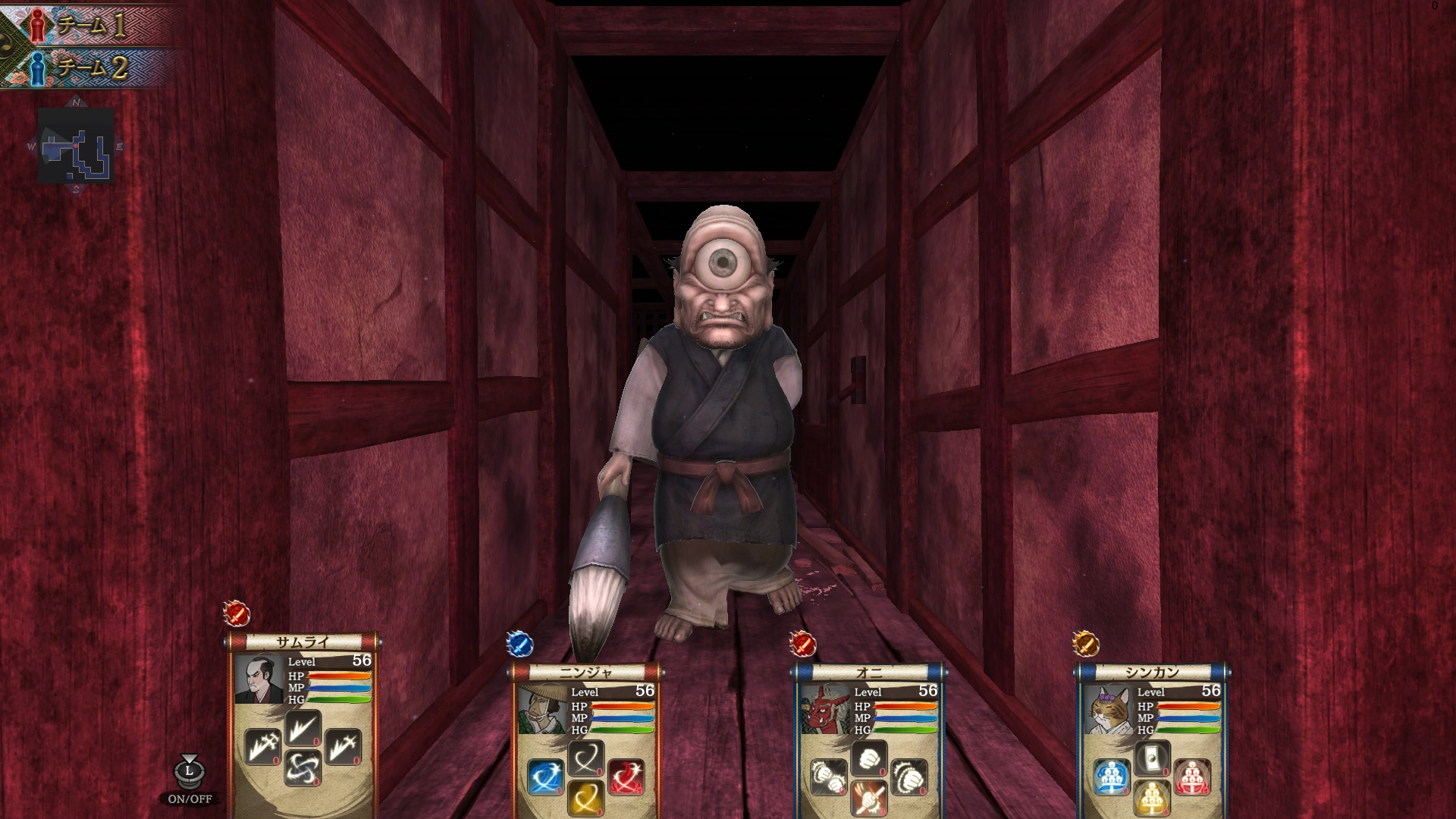Use the shinkan's talisman card skill
1456x819 pixels.
(1153, 758)
